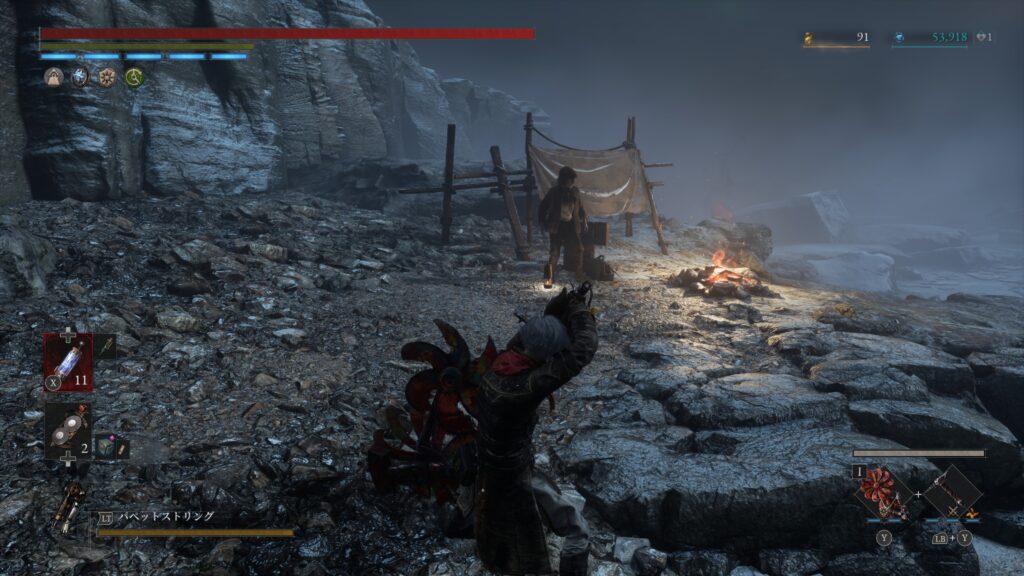Screen dimensions: 1024x576
Task: Click the blue crystal buff icon
Action: click(80, 77)
